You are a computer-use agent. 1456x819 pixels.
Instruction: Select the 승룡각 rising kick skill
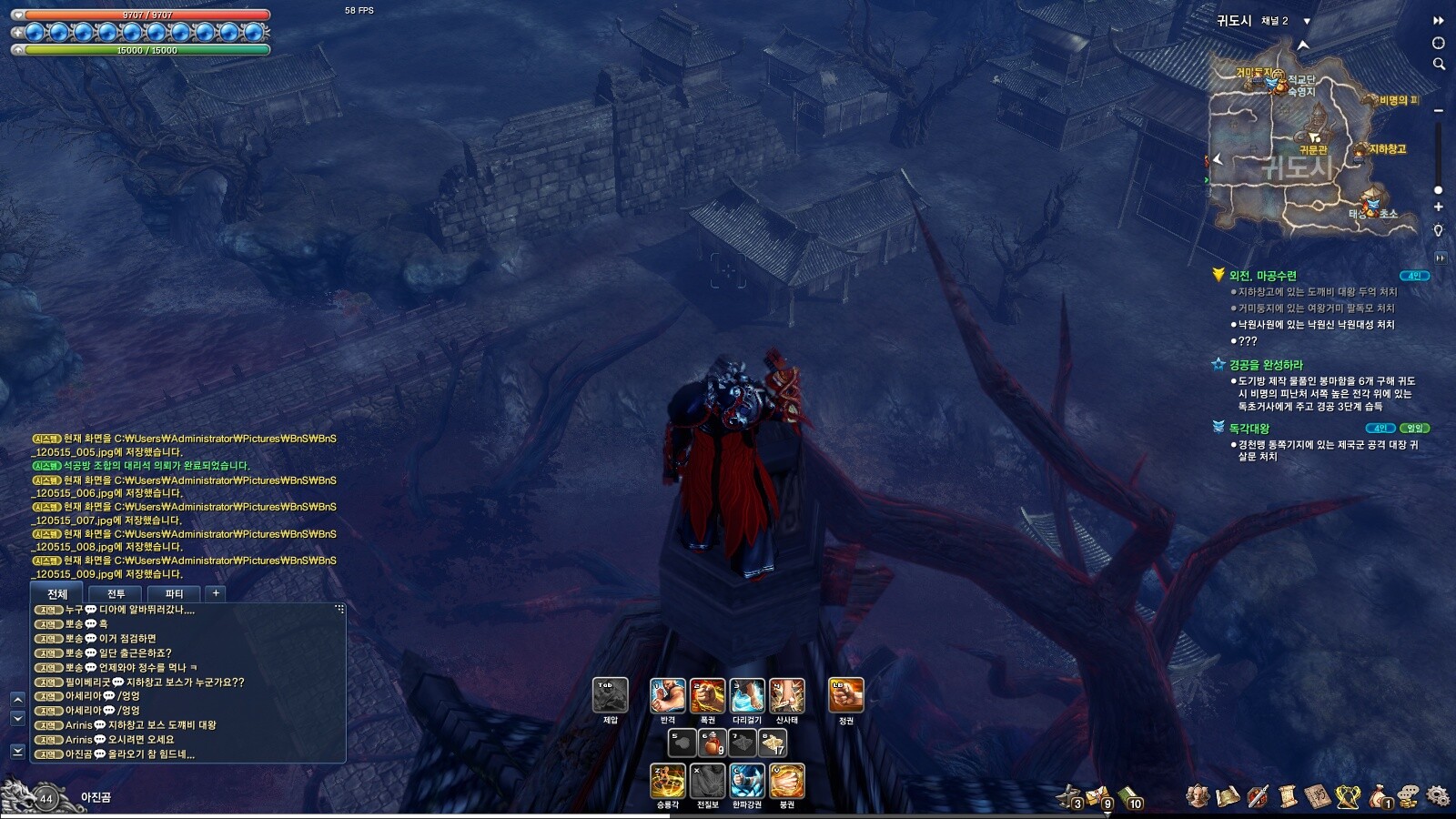click(x=667, y=781)
